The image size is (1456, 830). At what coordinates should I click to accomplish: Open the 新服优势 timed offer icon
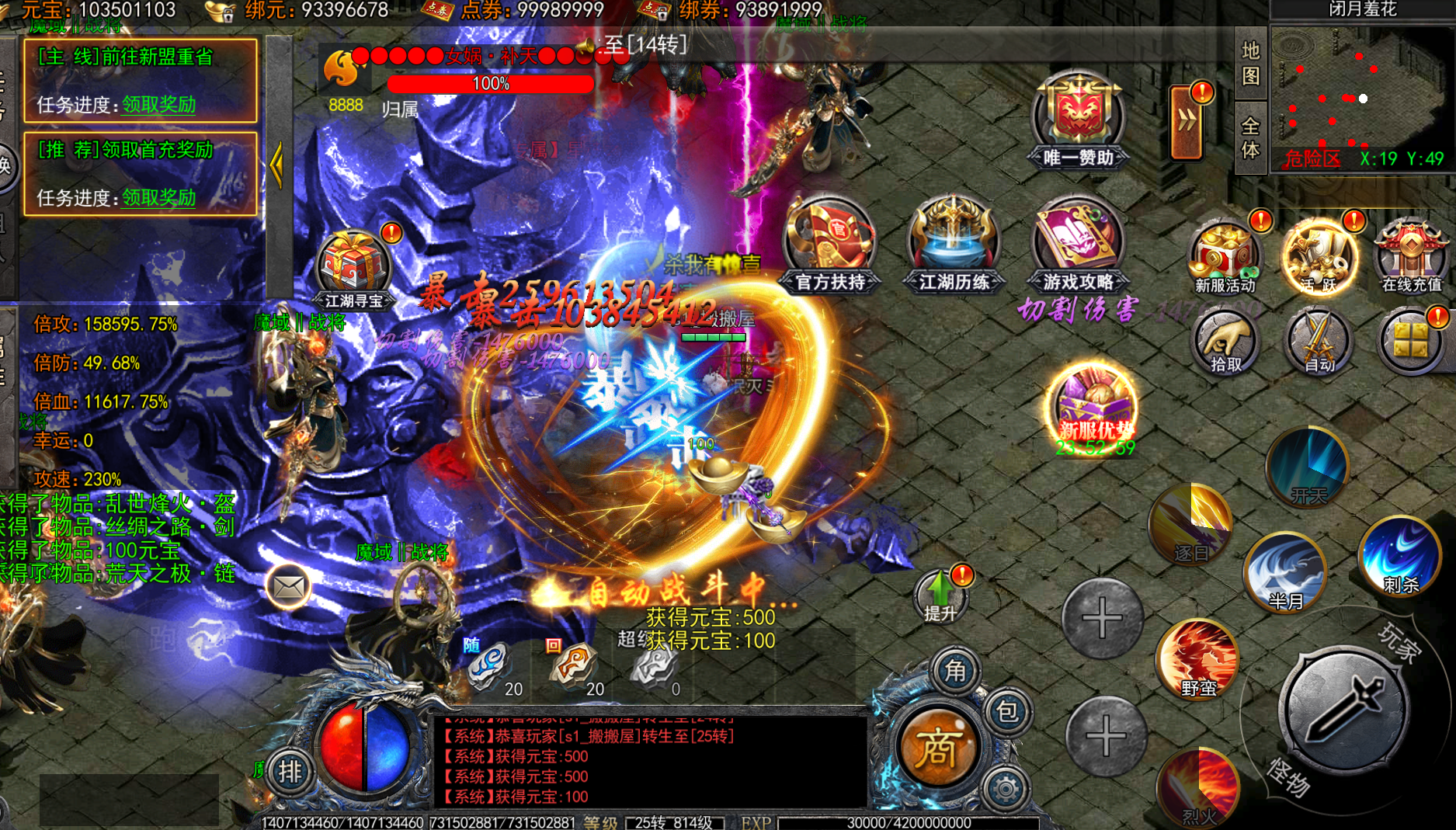pyautogui.click(x=1095, y=410)
